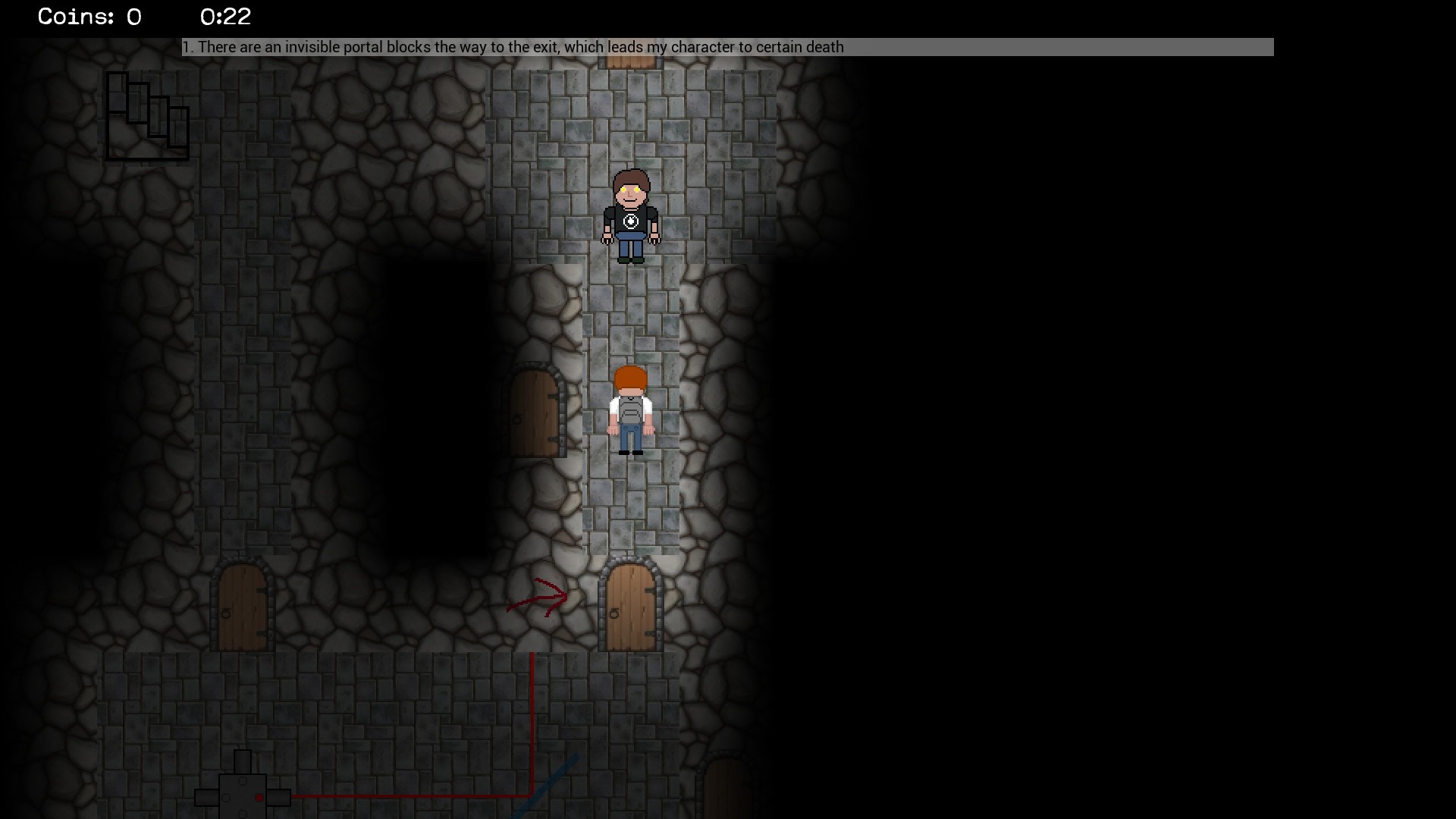Click the blond character wearing black shirt

629,216
